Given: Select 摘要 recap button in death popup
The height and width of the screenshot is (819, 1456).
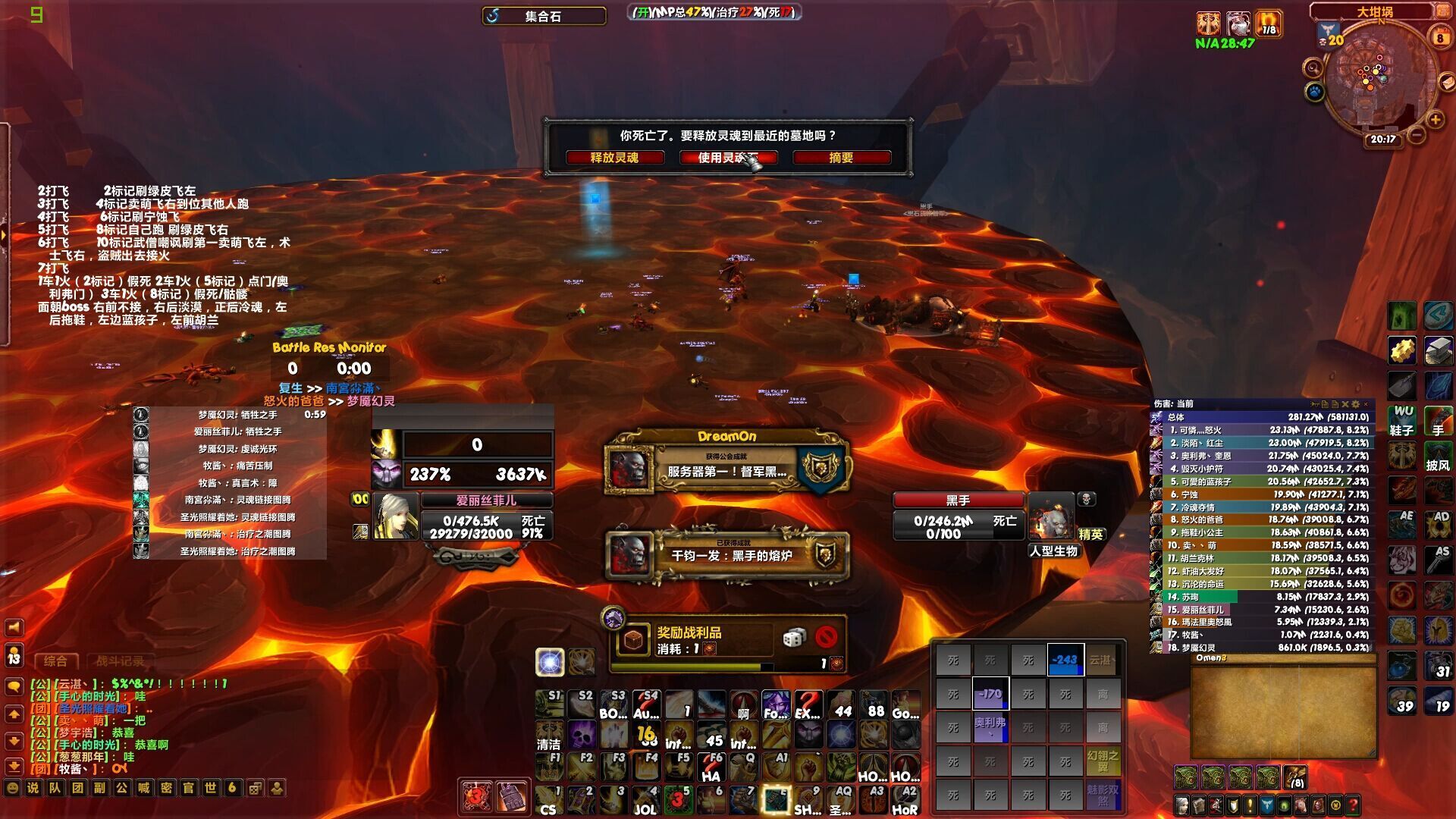Looking at the screenshot, I should coord(841,158).
